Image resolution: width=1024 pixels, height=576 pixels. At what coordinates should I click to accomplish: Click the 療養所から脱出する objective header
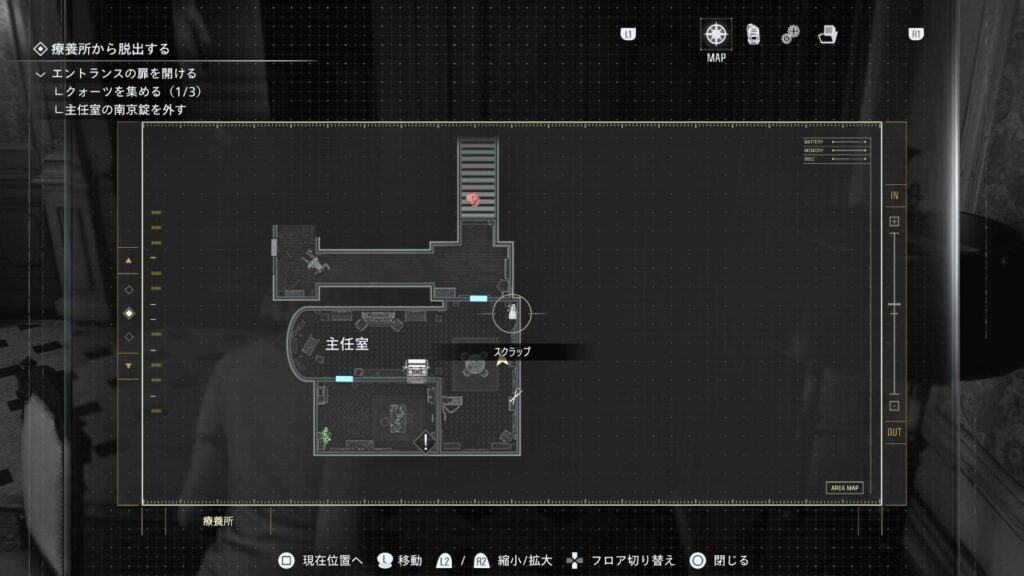click(x=110, y=49)
